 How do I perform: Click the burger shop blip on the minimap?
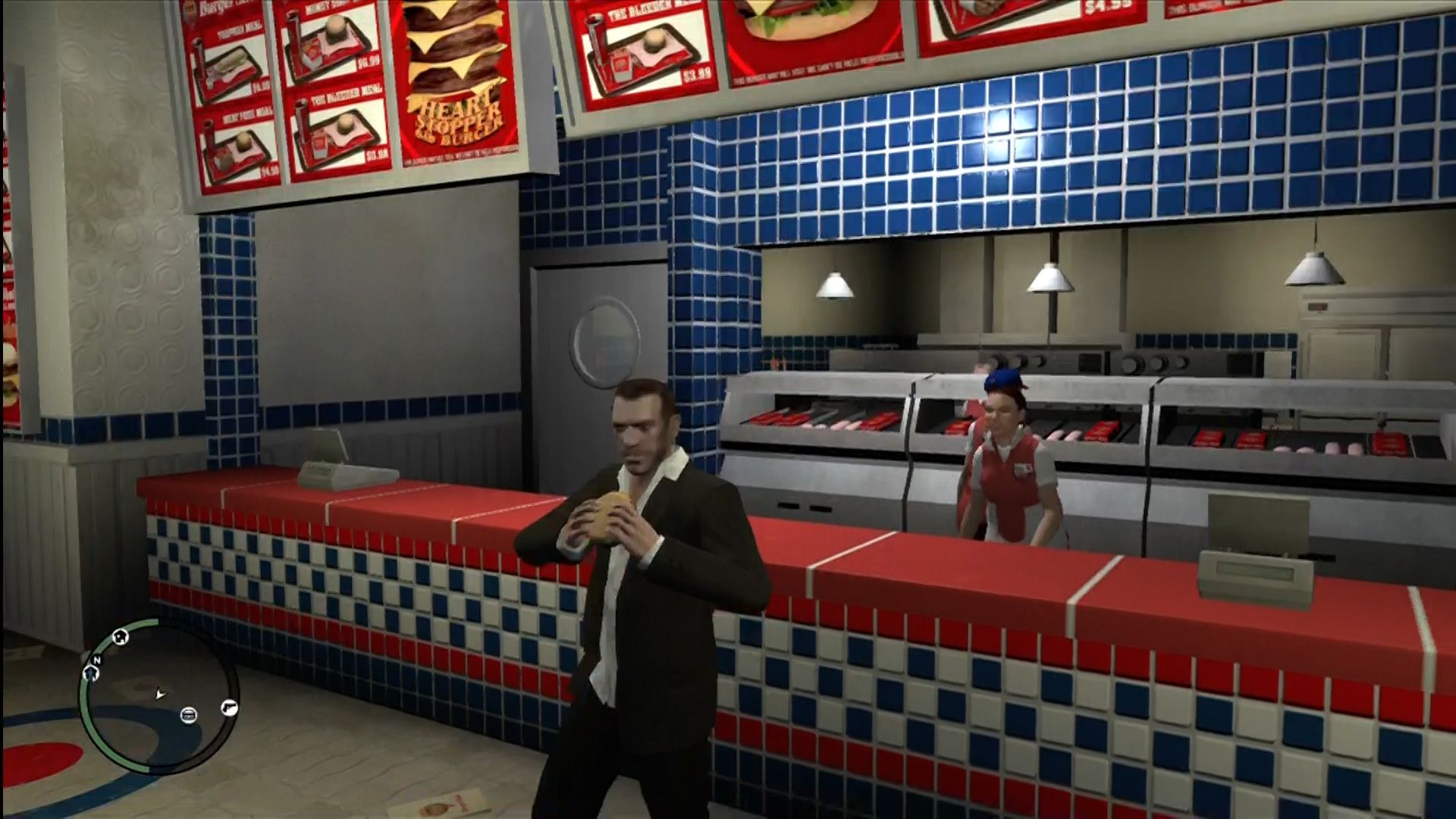coord(188,714)
